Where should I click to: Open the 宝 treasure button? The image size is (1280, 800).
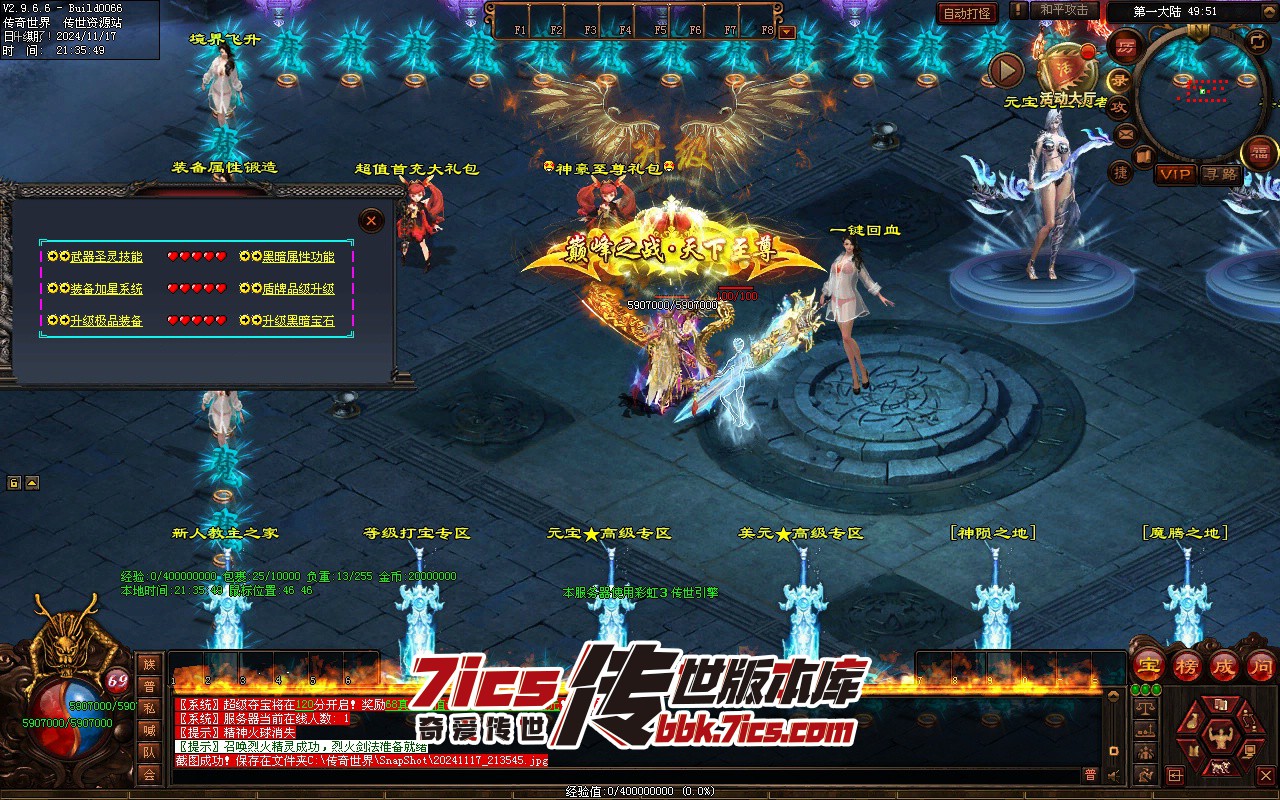coord(1148,664)
